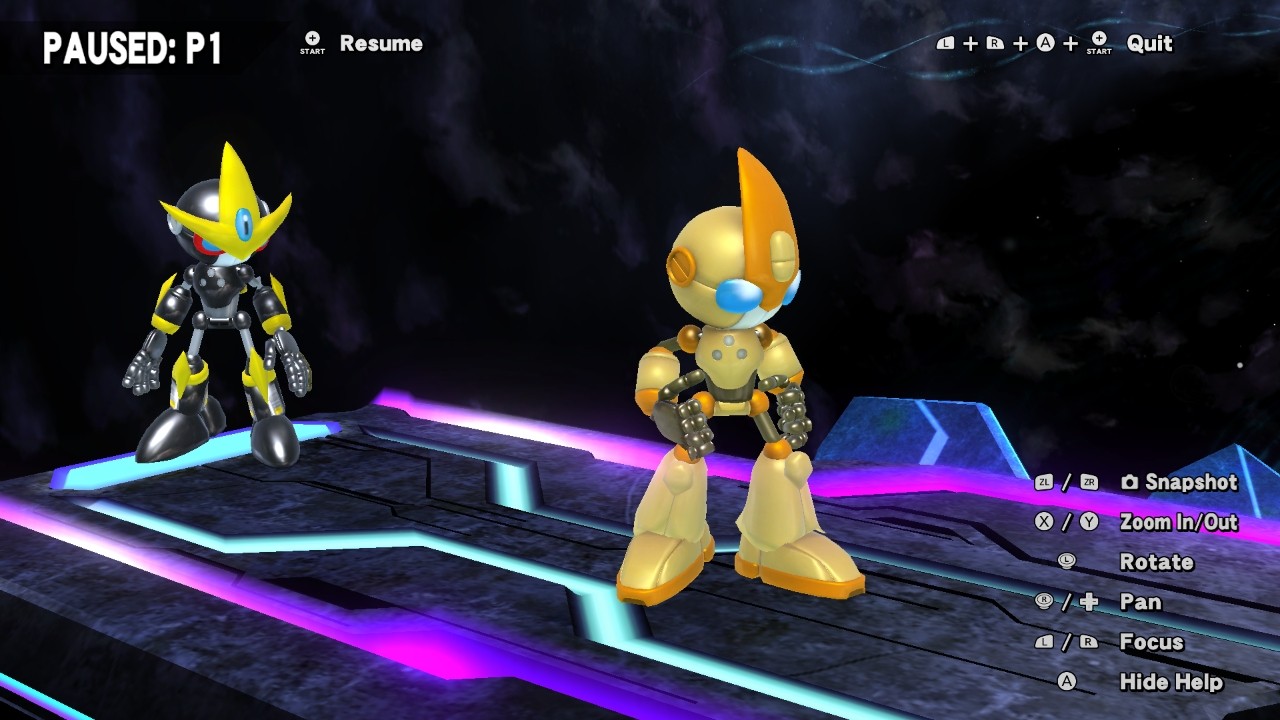
Task: Select the ZL button icon beside Snapshot
Action: click(x=1043, y=482)
